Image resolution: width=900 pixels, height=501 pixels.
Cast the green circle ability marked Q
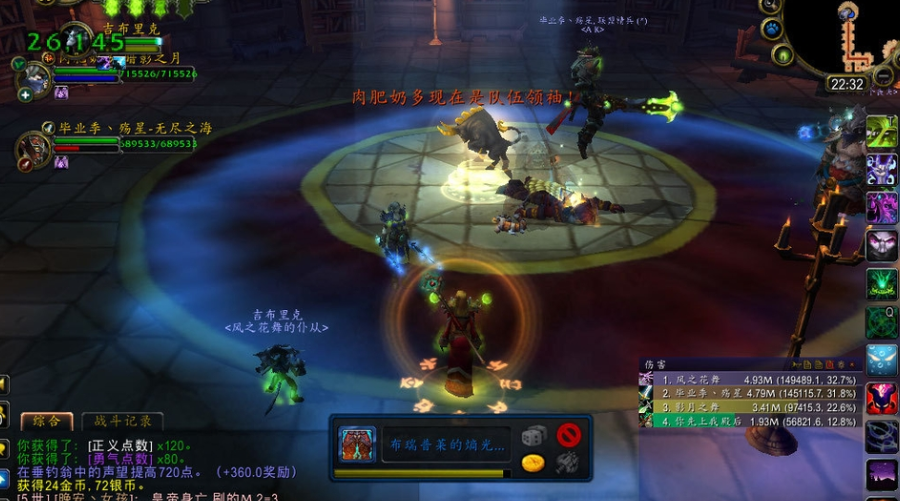881,320
